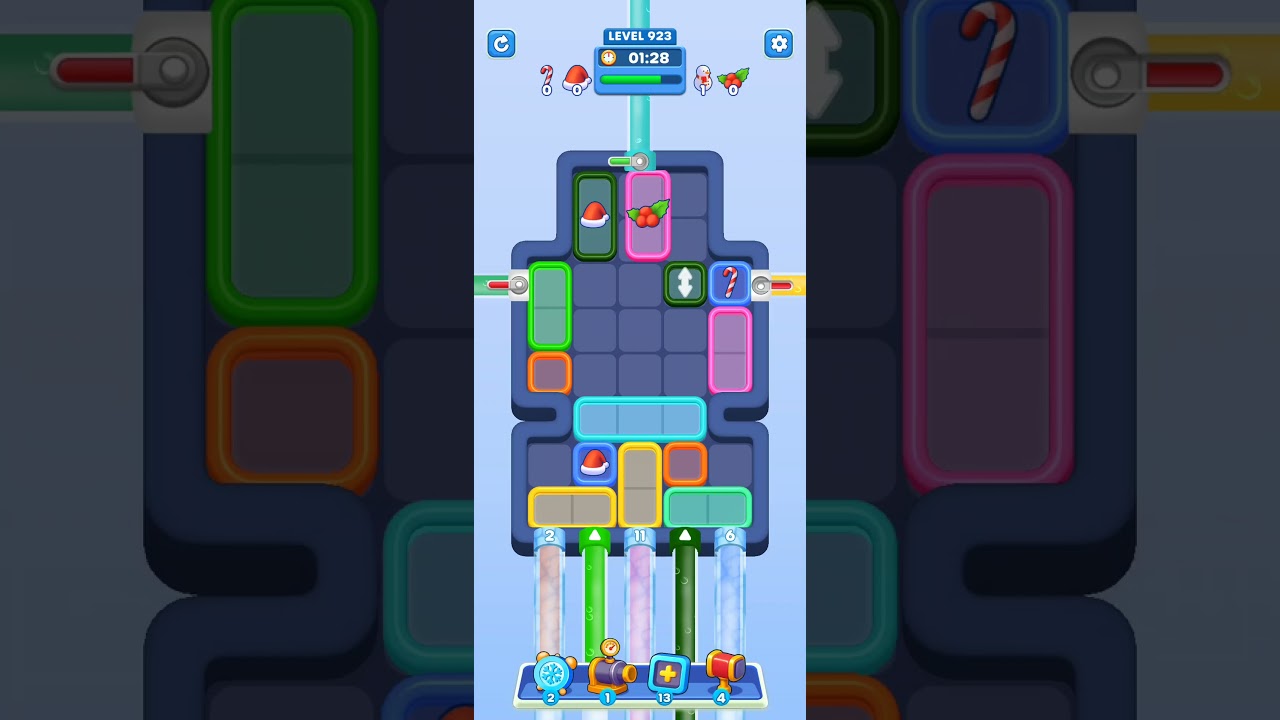The image size is (1280, 720).
Task: Select the cyan horizontal block
Action: (x=640, y=418)
